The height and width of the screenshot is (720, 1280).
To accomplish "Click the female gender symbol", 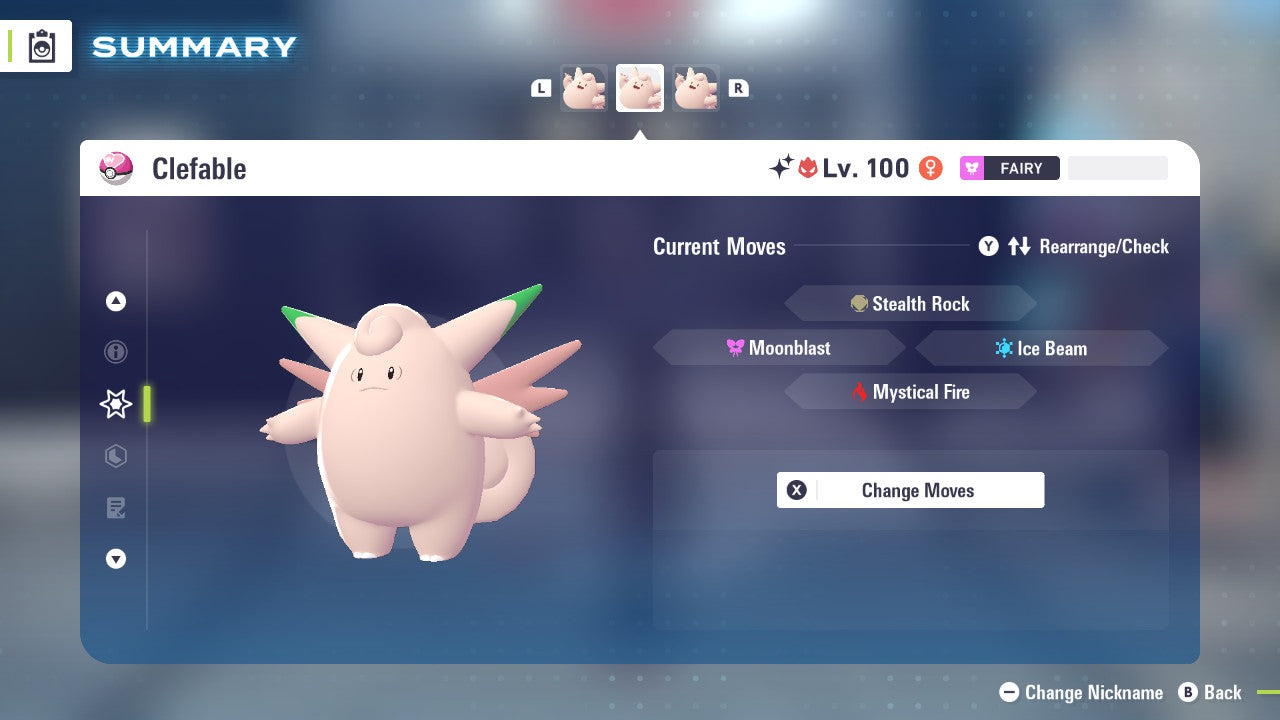I will click(930, 168).
